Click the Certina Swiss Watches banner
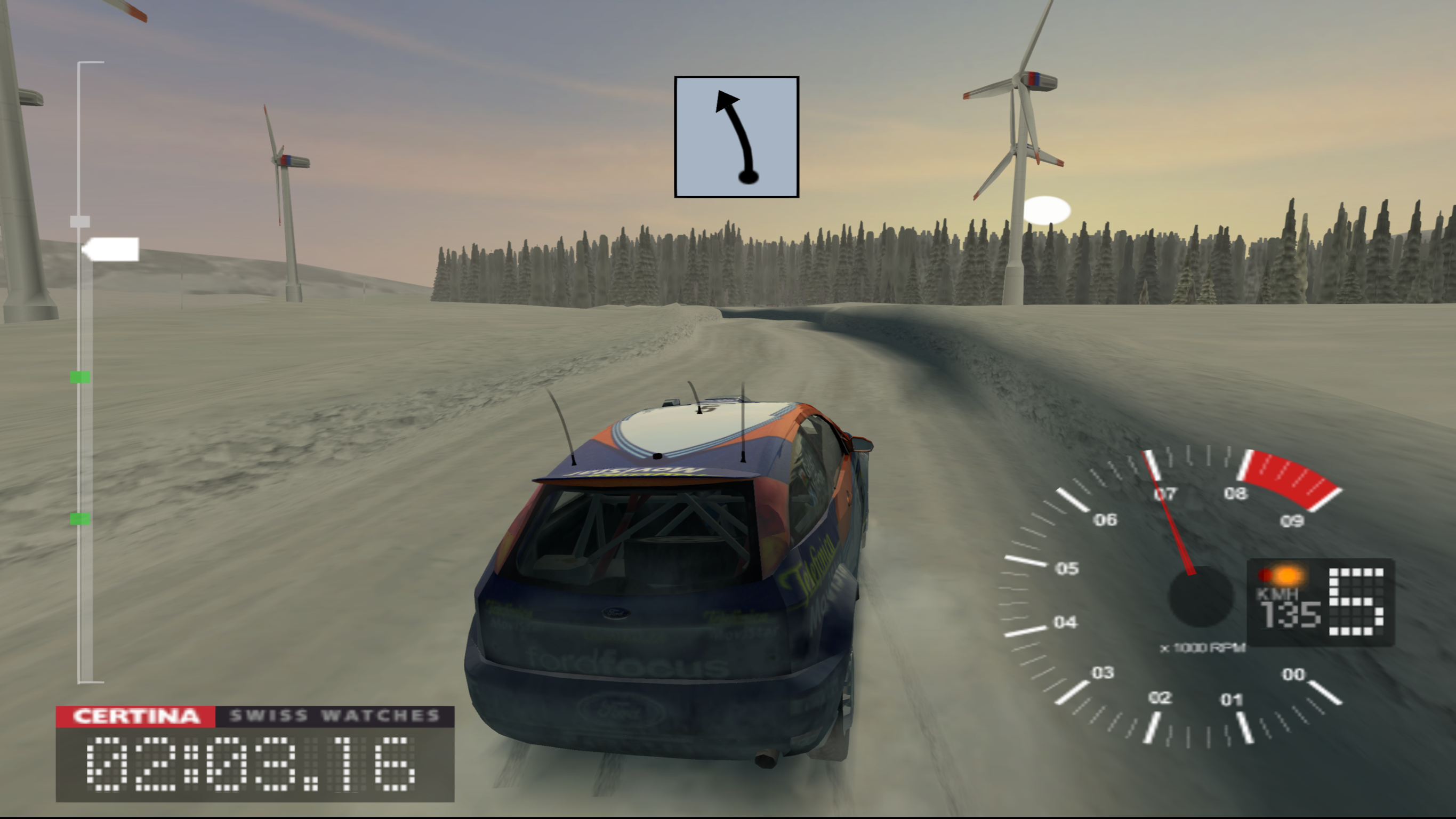The image size is (1456, 819). click(x=254, y=716)
